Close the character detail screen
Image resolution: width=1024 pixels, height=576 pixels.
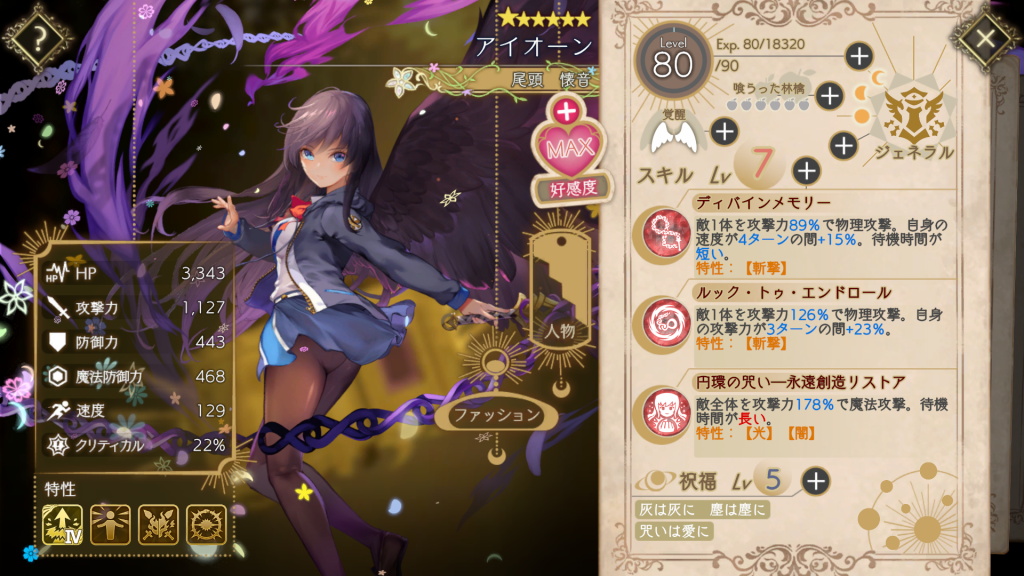tap(985, 39)
